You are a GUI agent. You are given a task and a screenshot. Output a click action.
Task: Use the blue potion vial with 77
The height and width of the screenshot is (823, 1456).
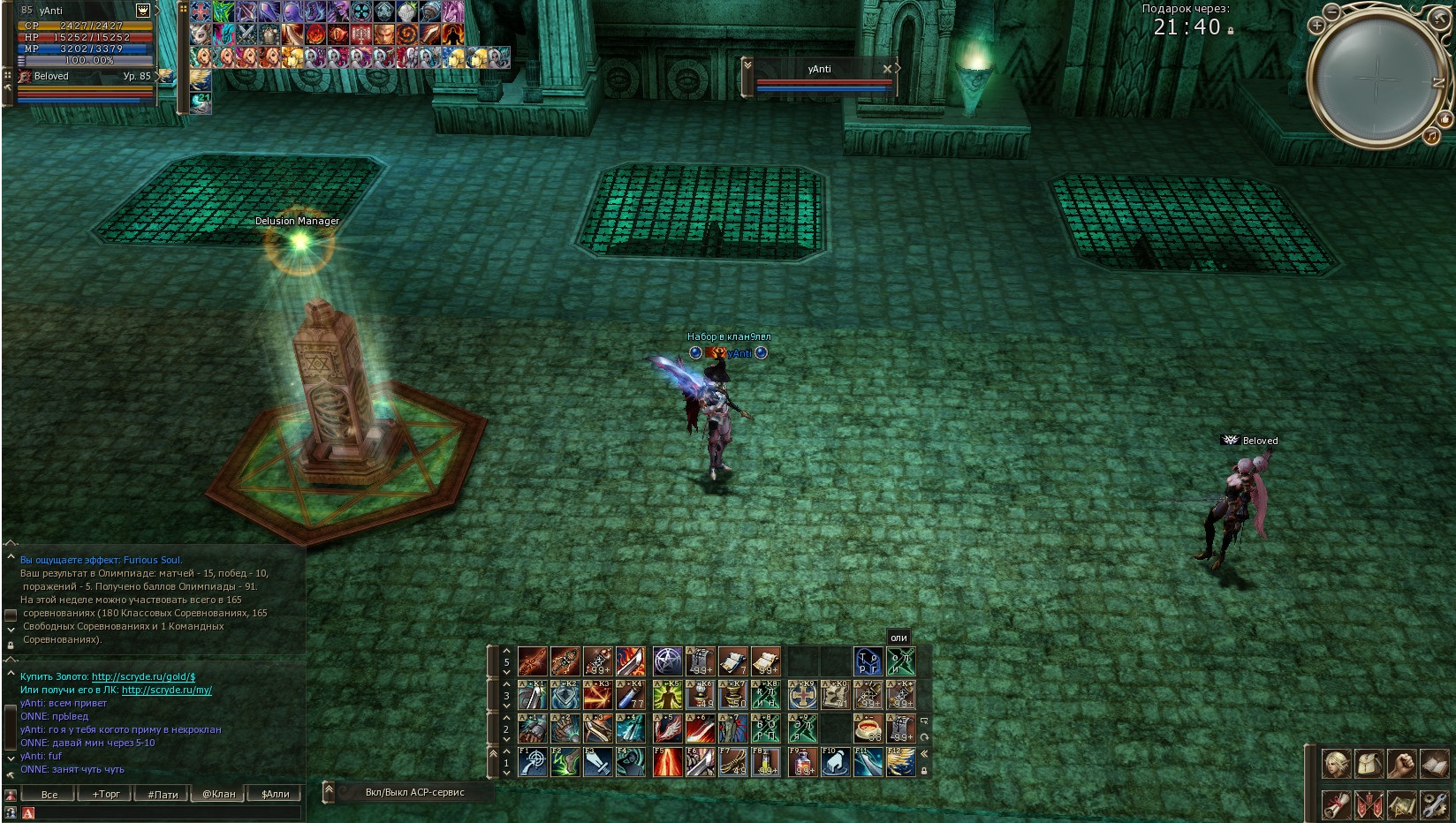tap(631, 695)
